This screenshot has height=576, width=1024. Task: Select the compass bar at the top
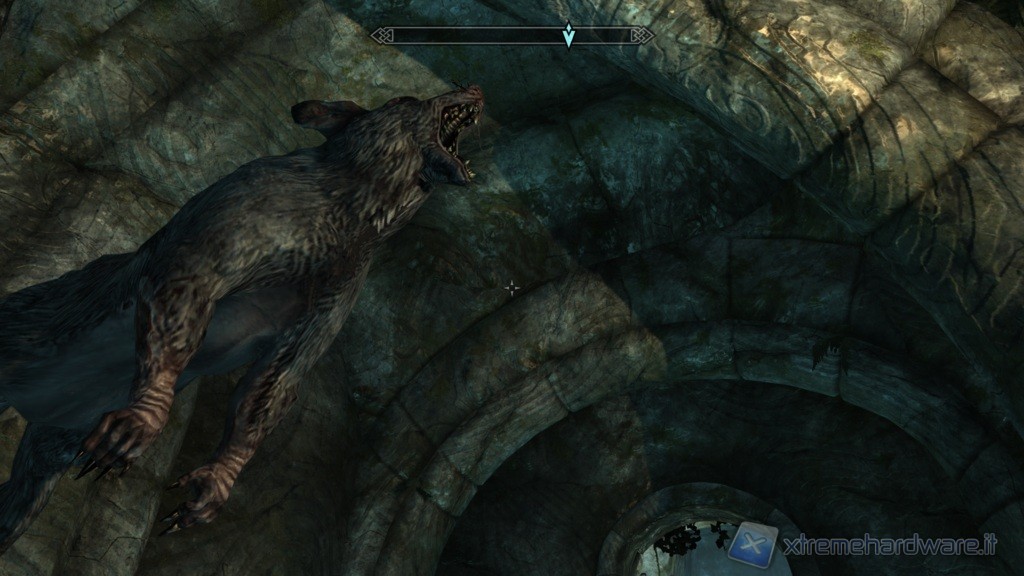point(470,36)
